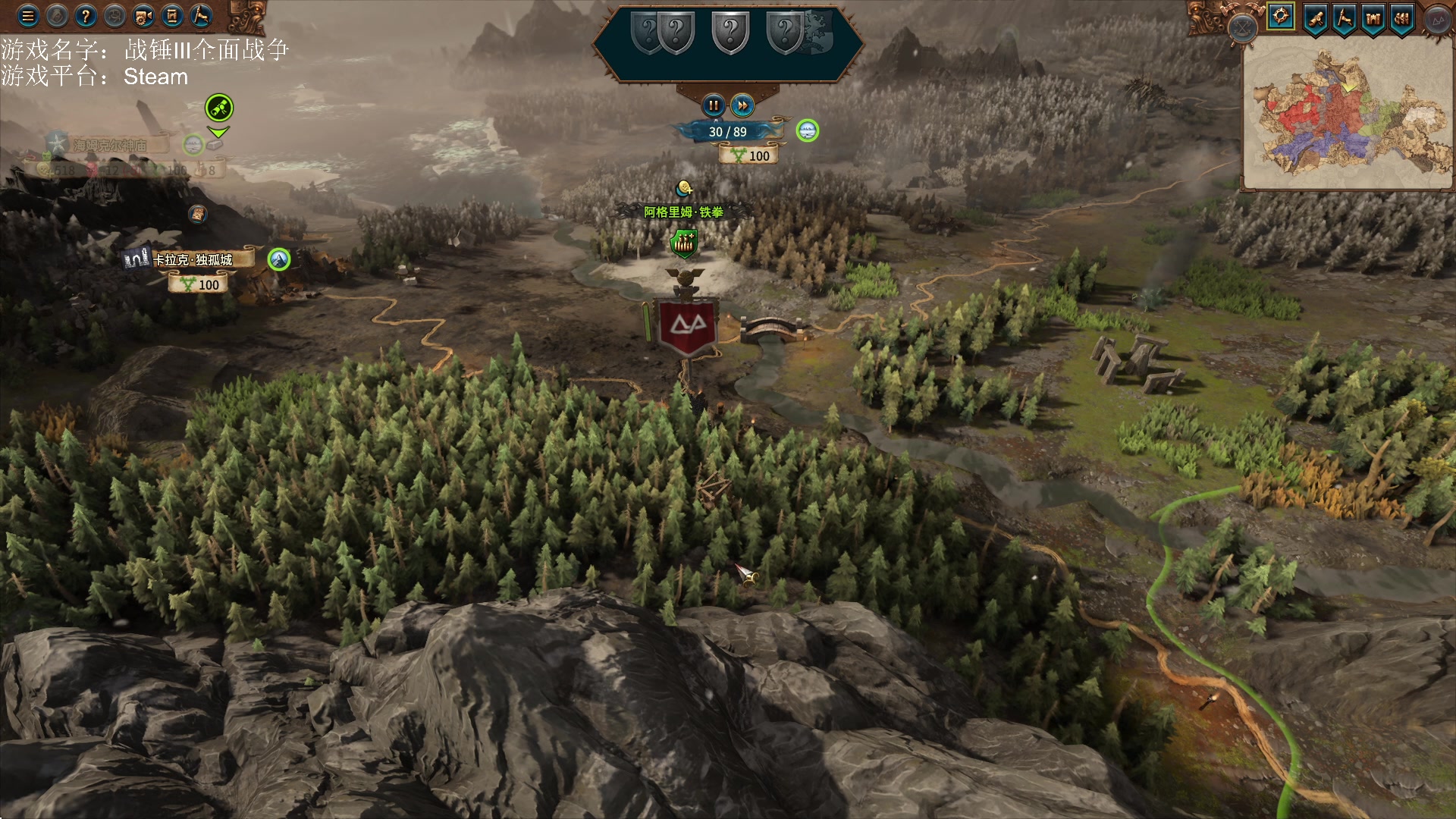Viewport: 1456px width, 819px height.
Task: Fast-forward the AI turn
Action: click(x=742, y=105)
